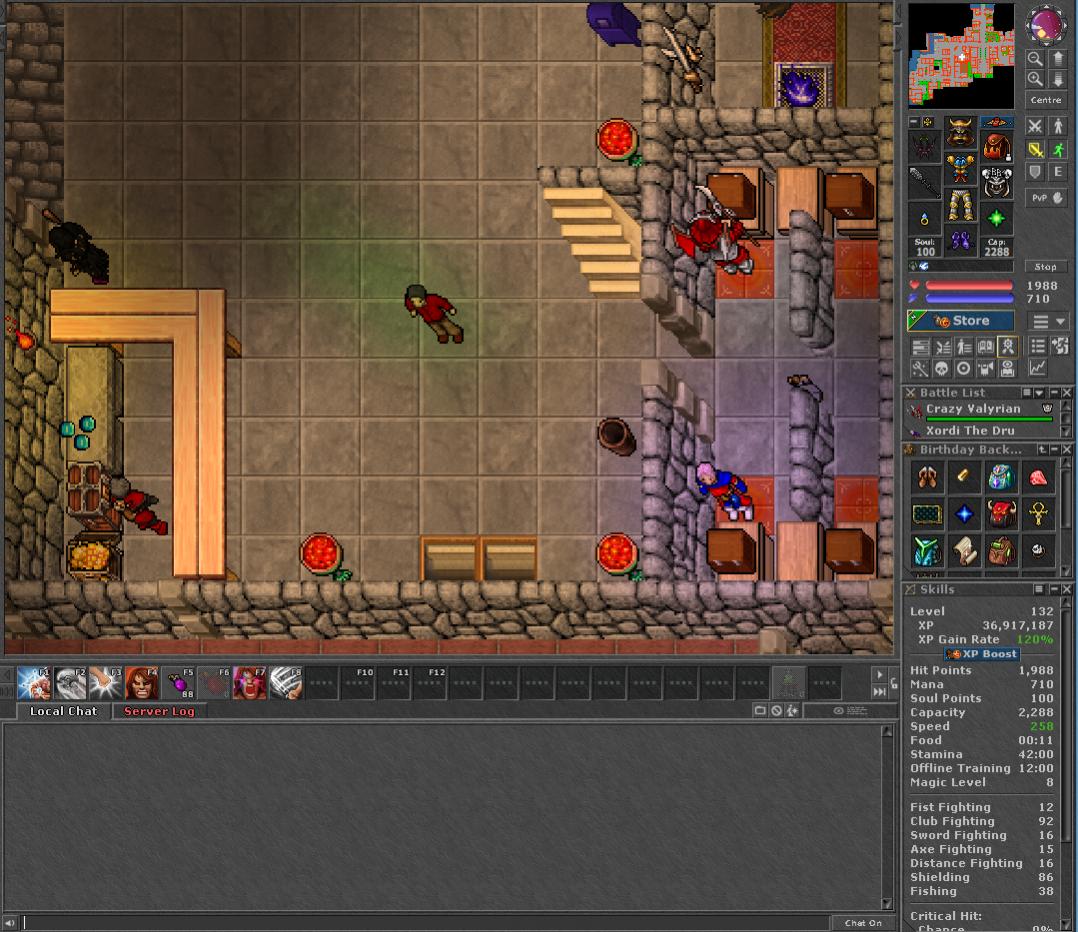Zoom in on the minimap
Image resolution: width=1078 pixels, height=932 pixels.
1035,79
